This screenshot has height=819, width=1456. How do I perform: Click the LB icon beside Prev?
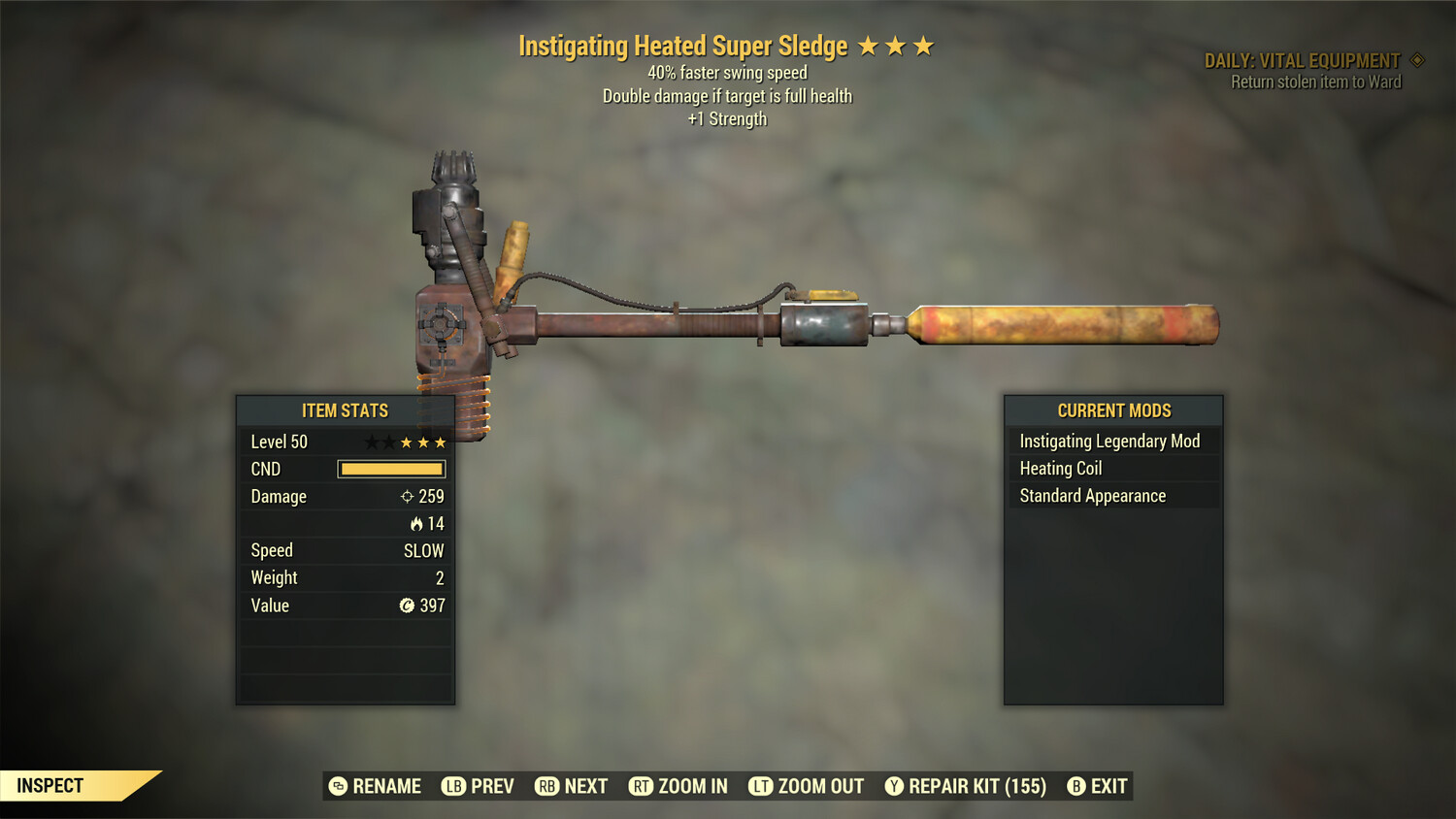pos(452,786)
